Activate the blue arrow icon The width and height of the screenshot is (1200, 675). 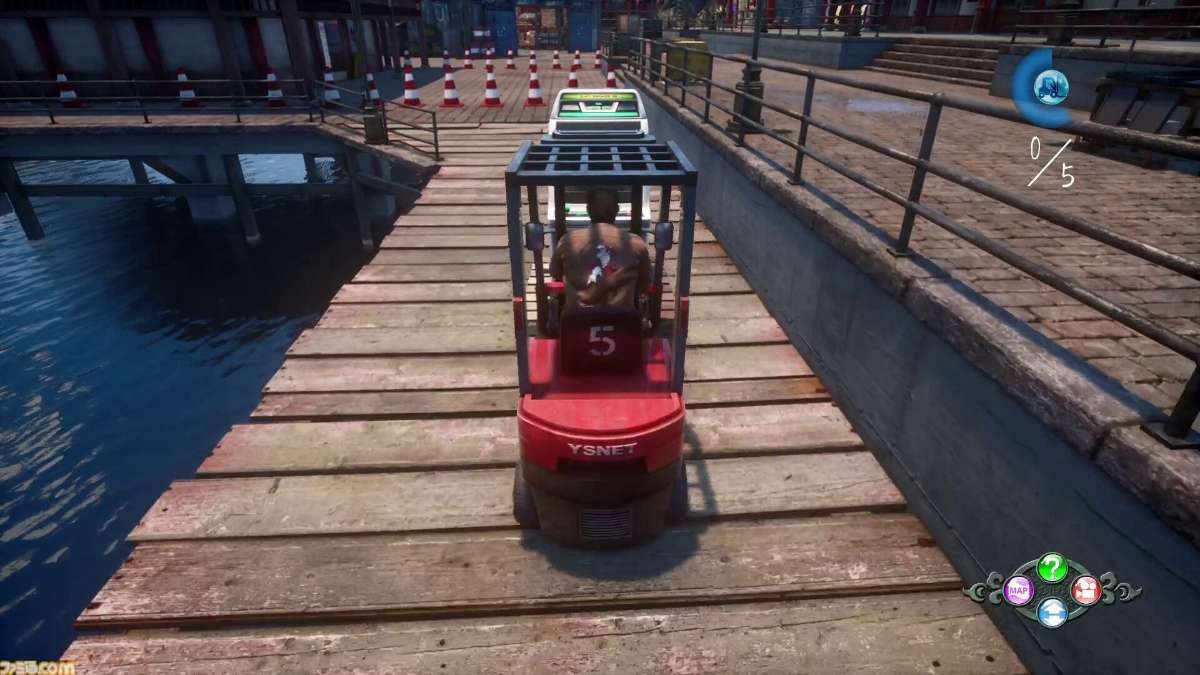coord(1051,612)
